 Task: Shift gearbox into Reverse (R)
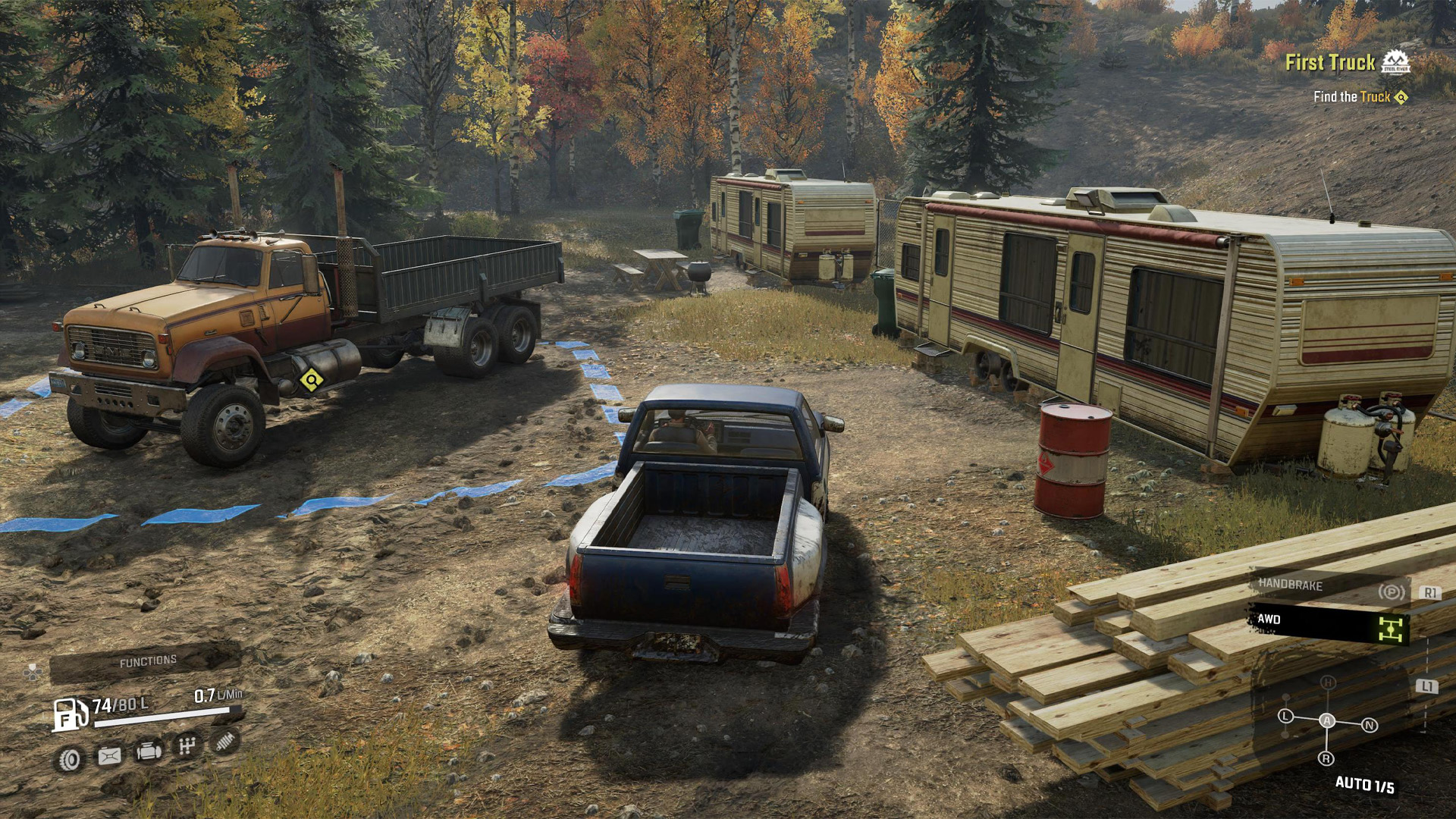[x=1326, y=758]
